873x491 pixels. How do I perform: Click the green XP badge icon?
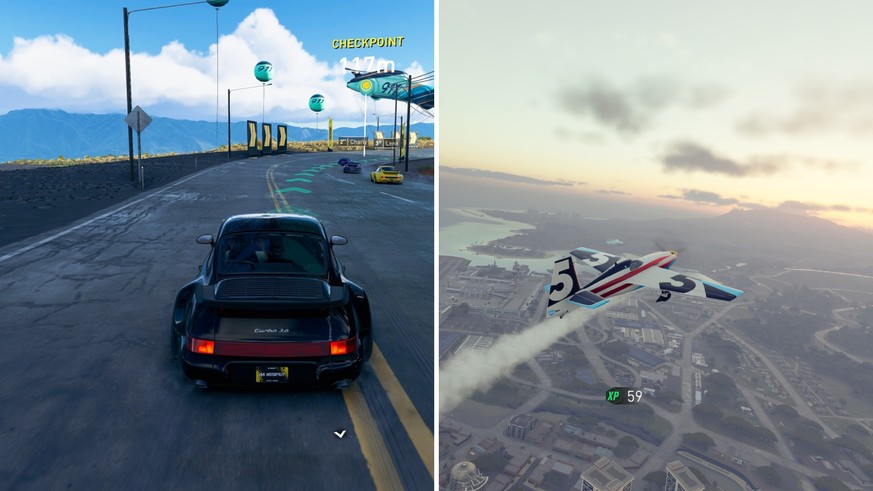click(613, 396)
